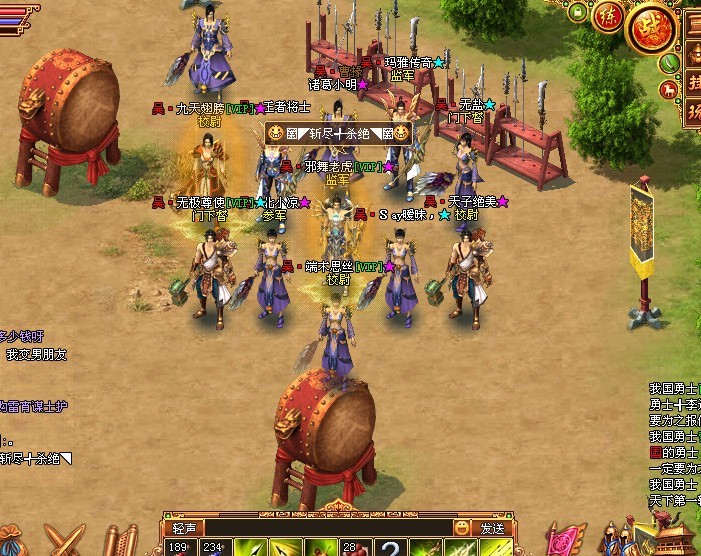The image size is (701, 556).
Task: Open the 挂 side menu button
Action: [x=692, y=82]
